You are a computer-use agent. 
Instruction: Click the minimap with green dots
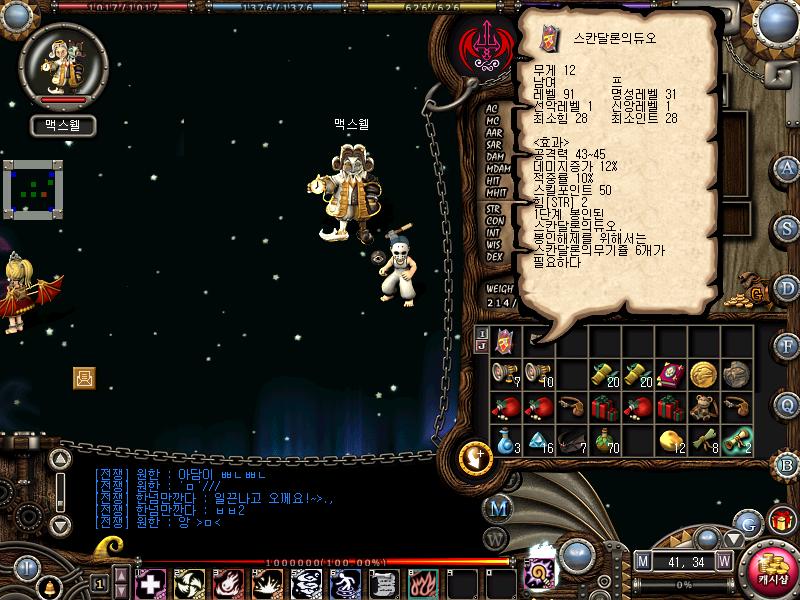pos(33,190)
